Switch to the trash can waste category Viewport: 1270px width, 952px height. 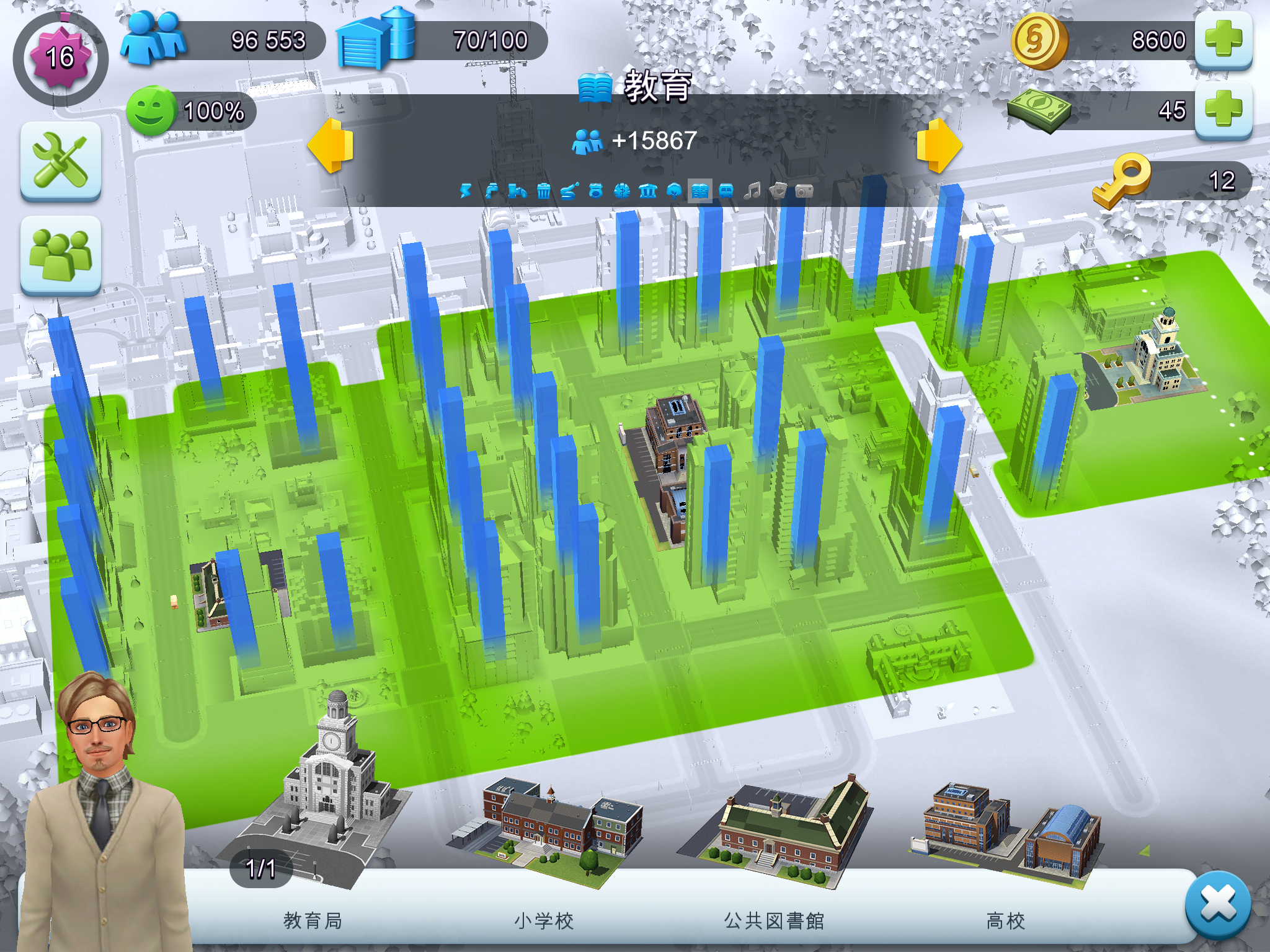544,191
